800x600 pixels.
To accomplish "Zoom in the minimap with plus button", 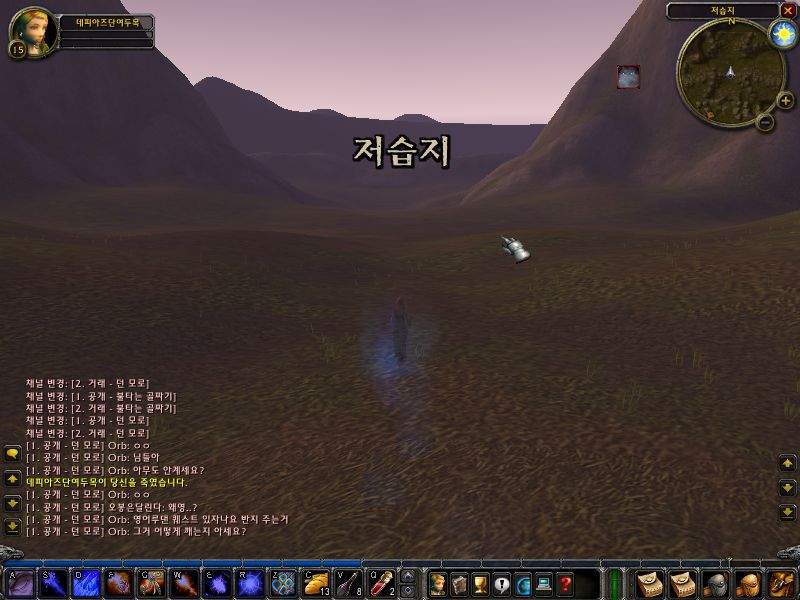I will (785, 100).
